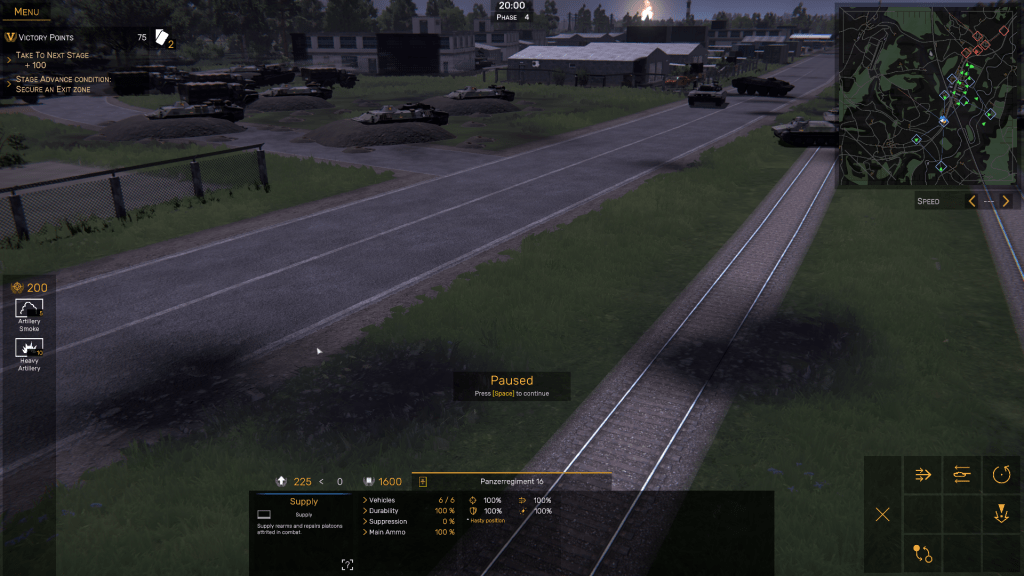Select the Heavy Artillery support ability

(x=29, y=350)
